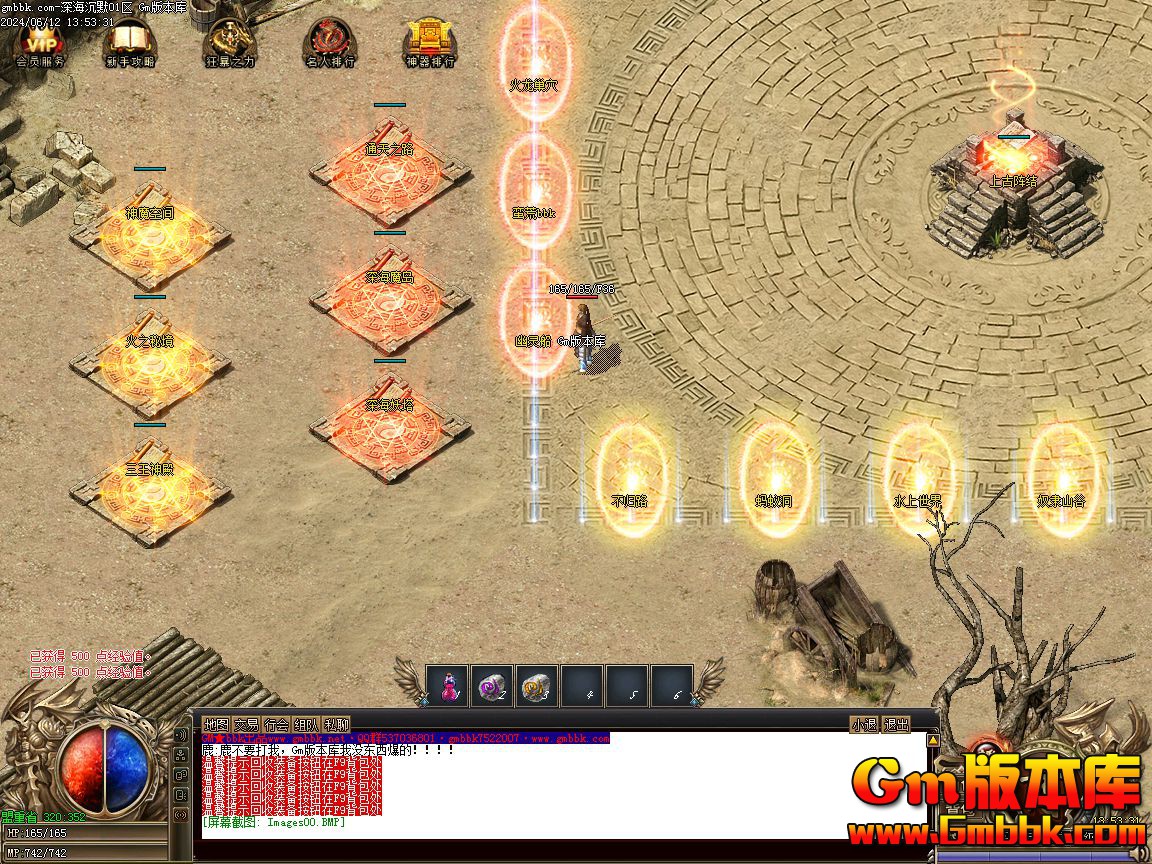Switch to the 私聊 private chat tab
1152x864 pixels.
point(336,724)
